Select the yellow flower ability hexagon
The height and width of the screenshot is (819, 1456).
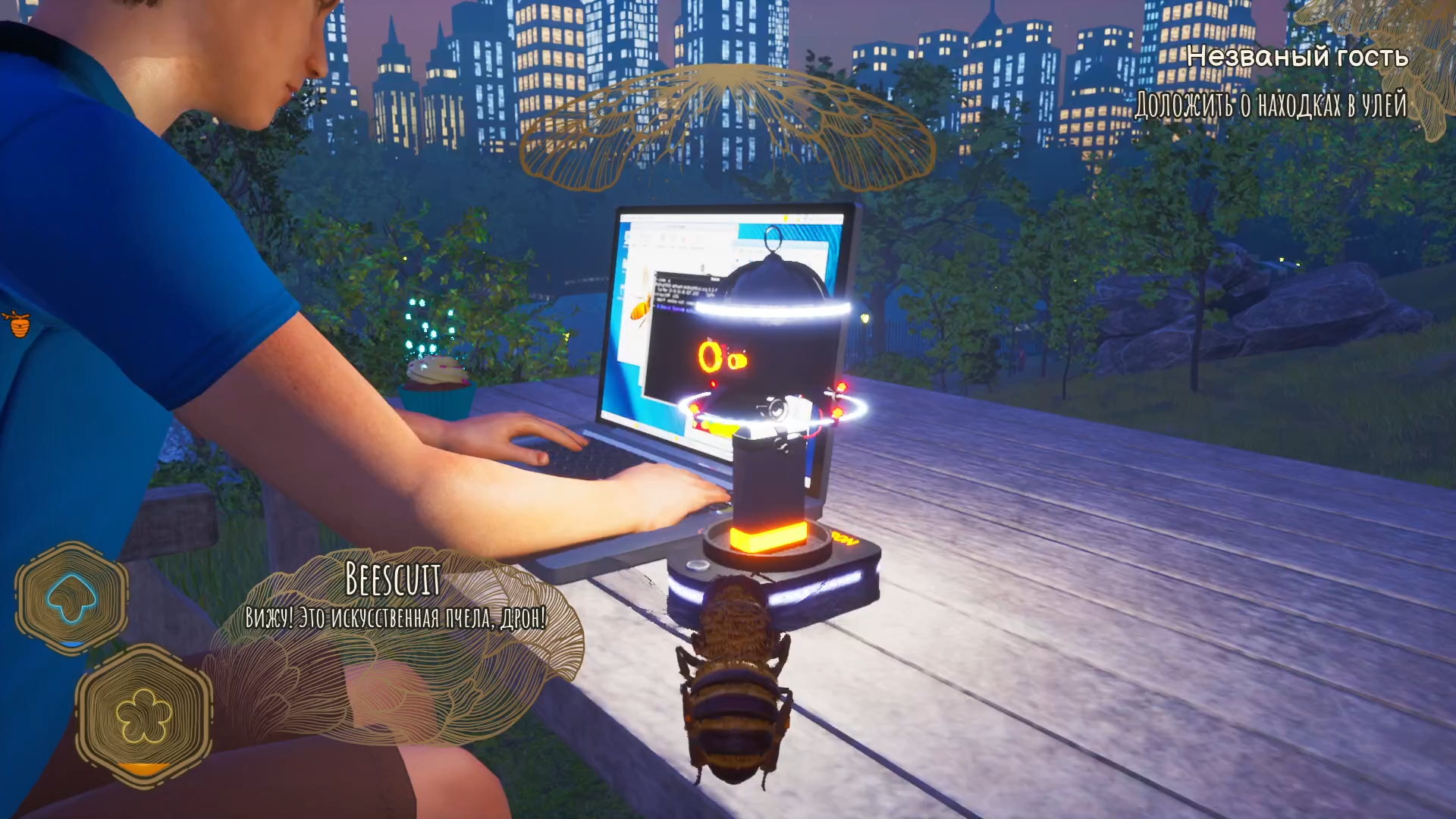click(x=143, y=715)
